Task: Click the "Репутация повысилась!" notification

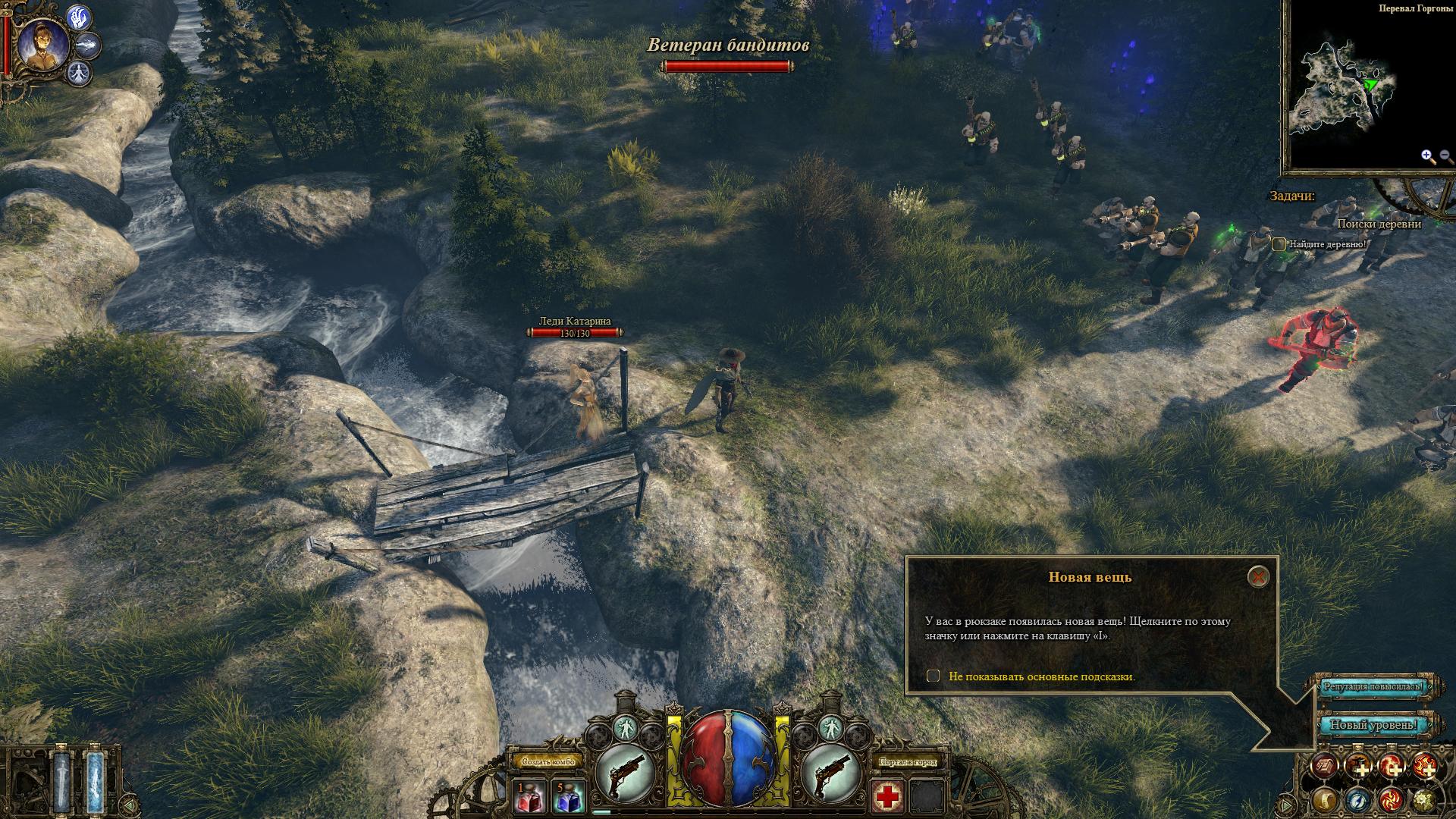Action: pyautogui.click(x=1373, y=687)
